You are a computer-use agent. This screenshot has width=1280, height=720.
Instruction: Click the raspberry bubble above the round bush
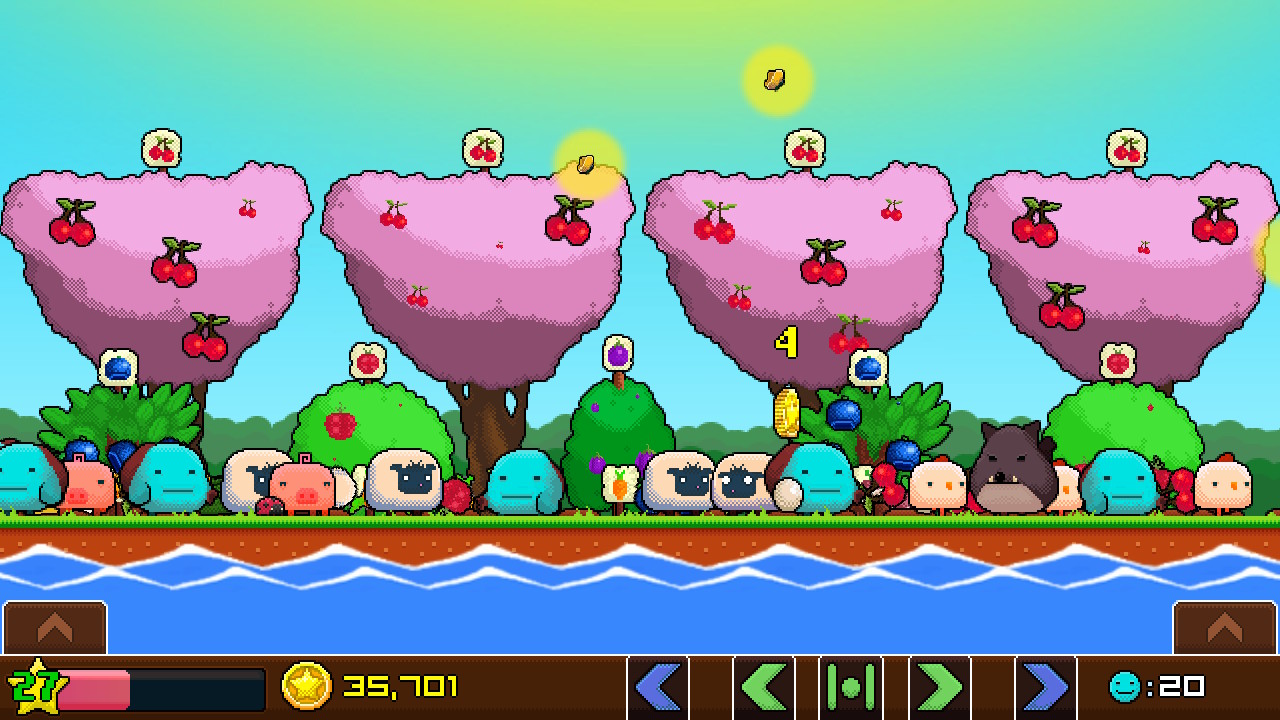coord(368,360)
